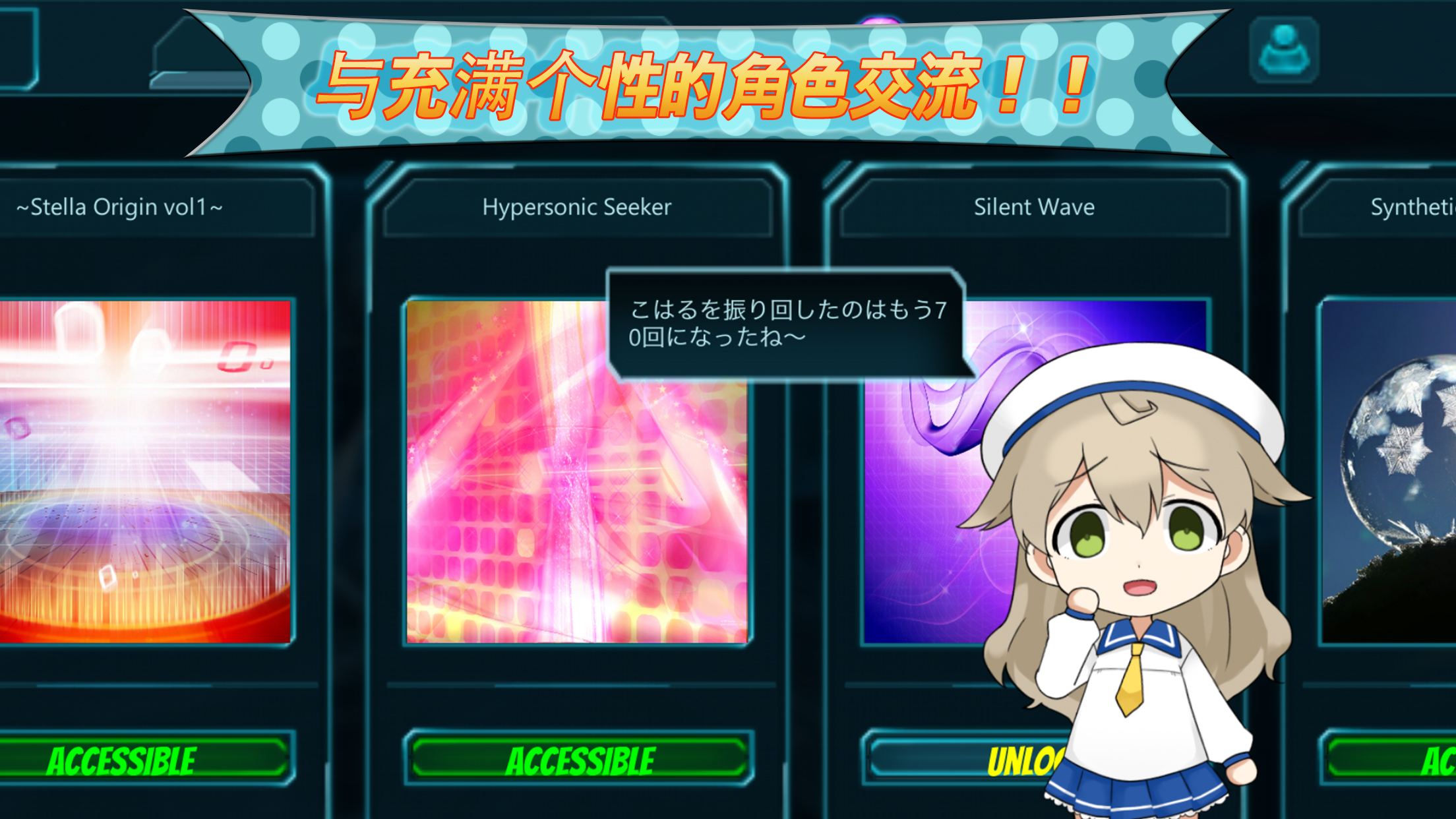Select the Silent Wave title tab
Viewport: 1456px width, 819px height.
[x=1035, y=208]
